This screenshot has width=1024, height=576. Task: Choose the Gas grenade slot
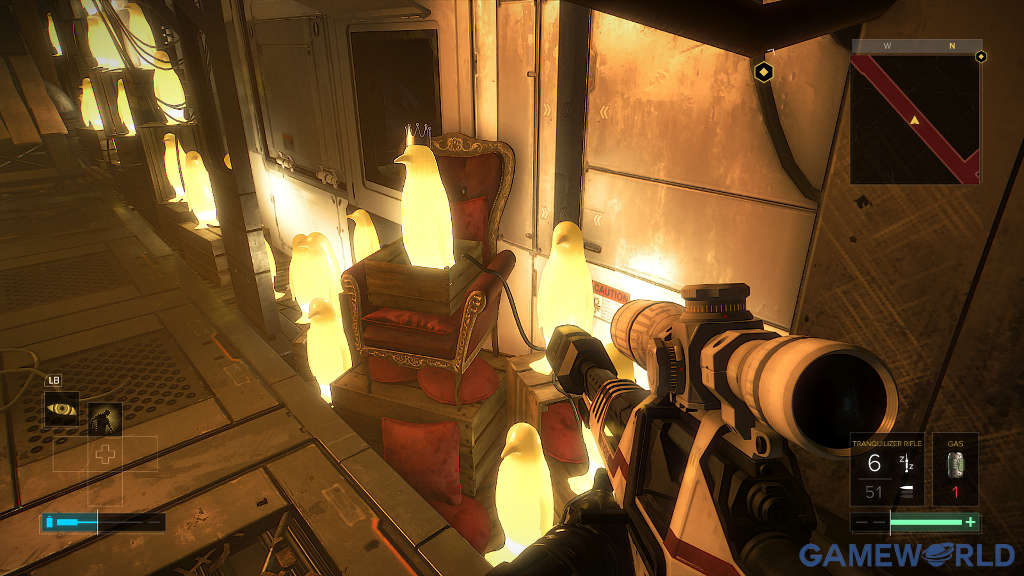point(955,469)
